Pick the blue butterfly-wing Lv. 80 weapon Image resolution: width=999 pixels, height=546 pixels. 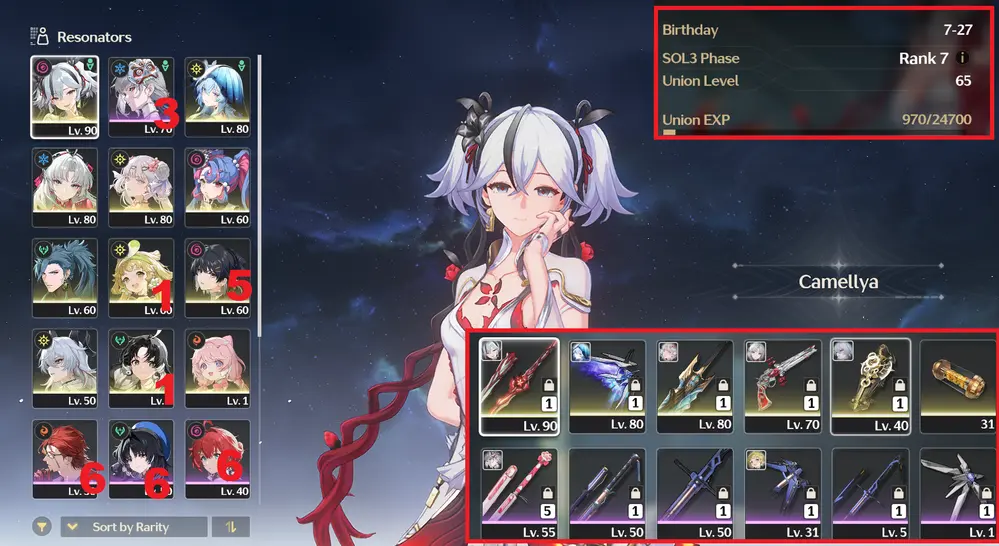click(606, 386)
